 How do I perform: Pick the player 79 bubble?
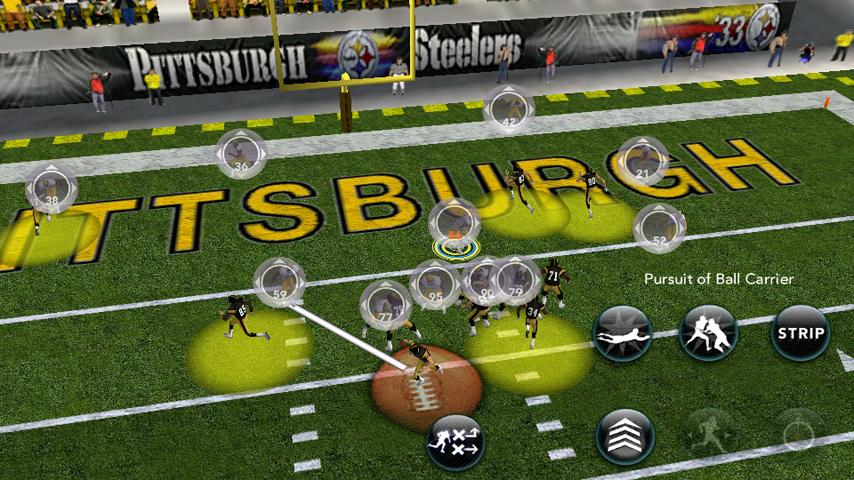[x=517, y=280]
